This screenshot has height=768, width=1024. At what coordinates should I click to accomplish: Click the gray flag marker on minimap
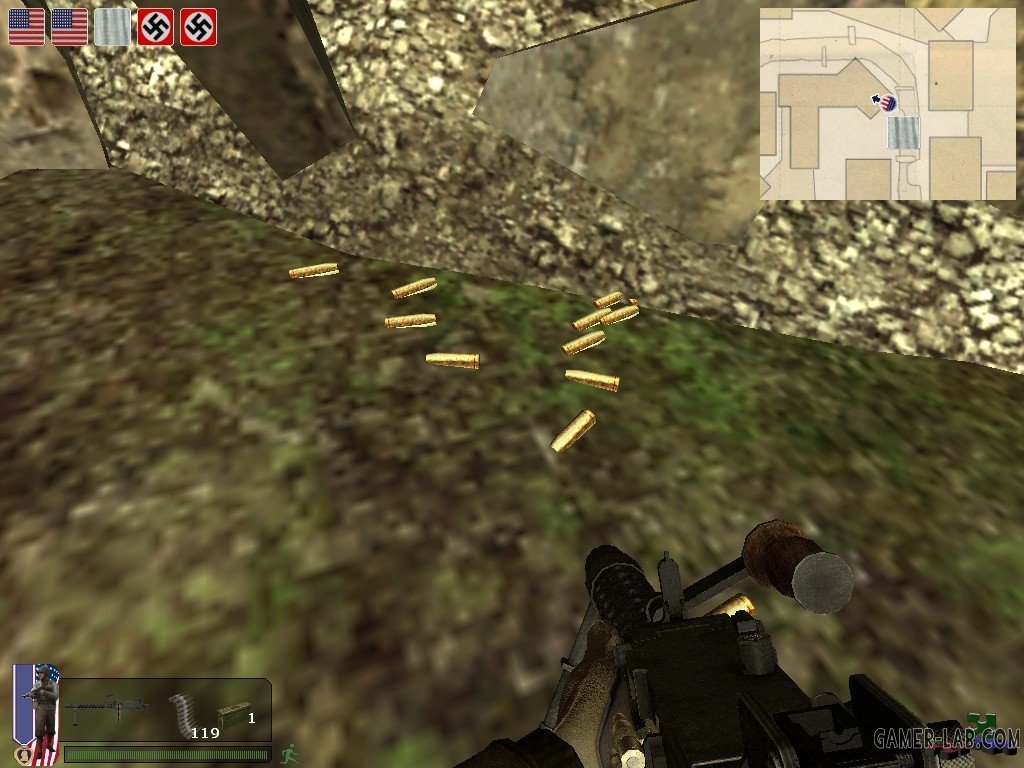click(903, 132)
